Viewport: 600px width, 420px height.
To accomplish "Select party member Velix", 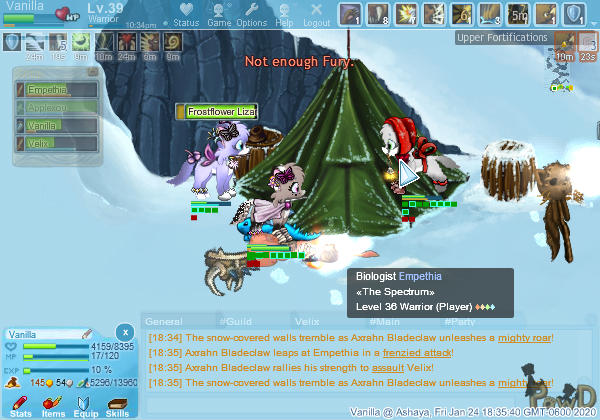I will 56,144.
